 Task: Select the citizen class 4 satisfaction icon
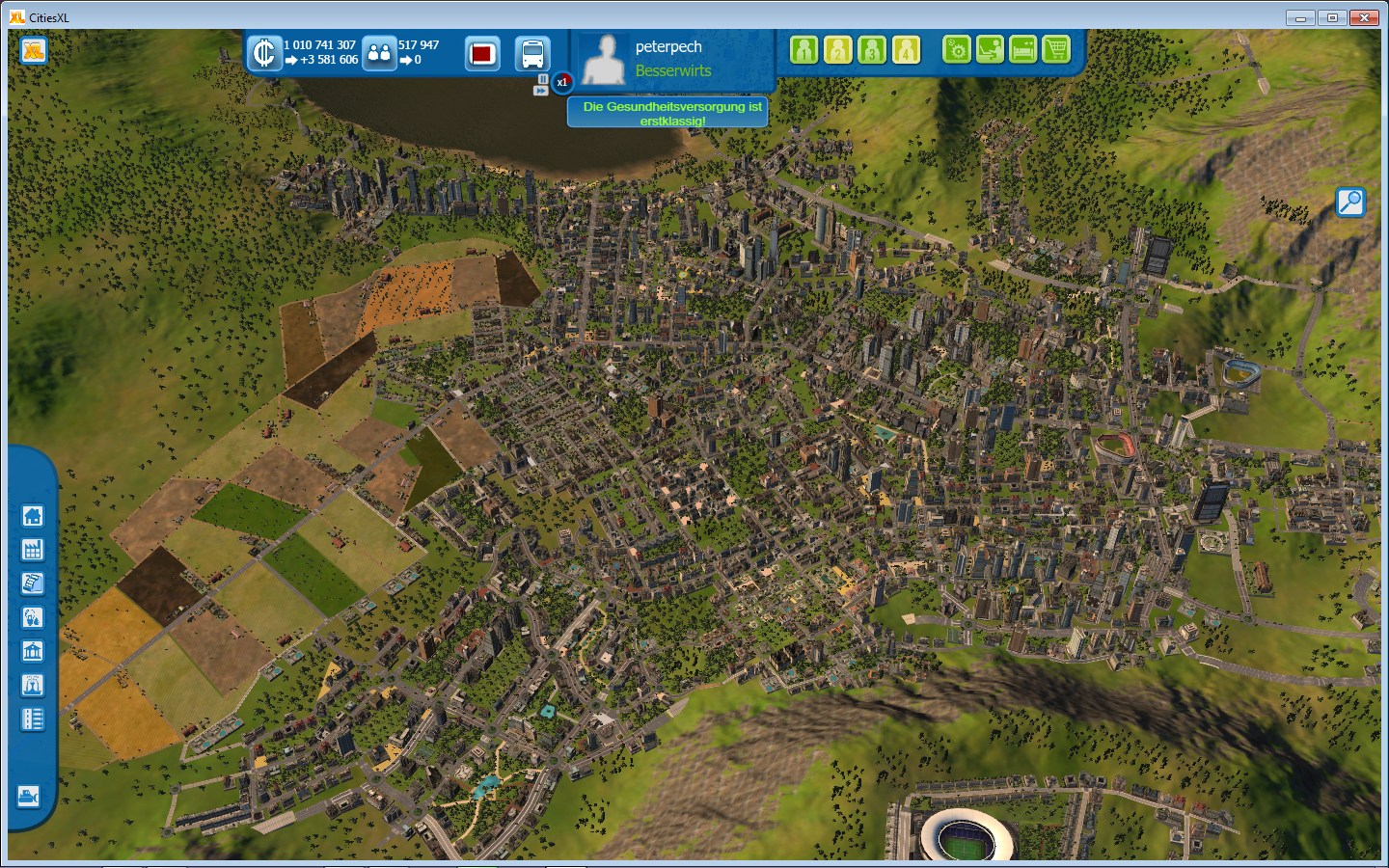pyautogui.click(x=906, y=50)
